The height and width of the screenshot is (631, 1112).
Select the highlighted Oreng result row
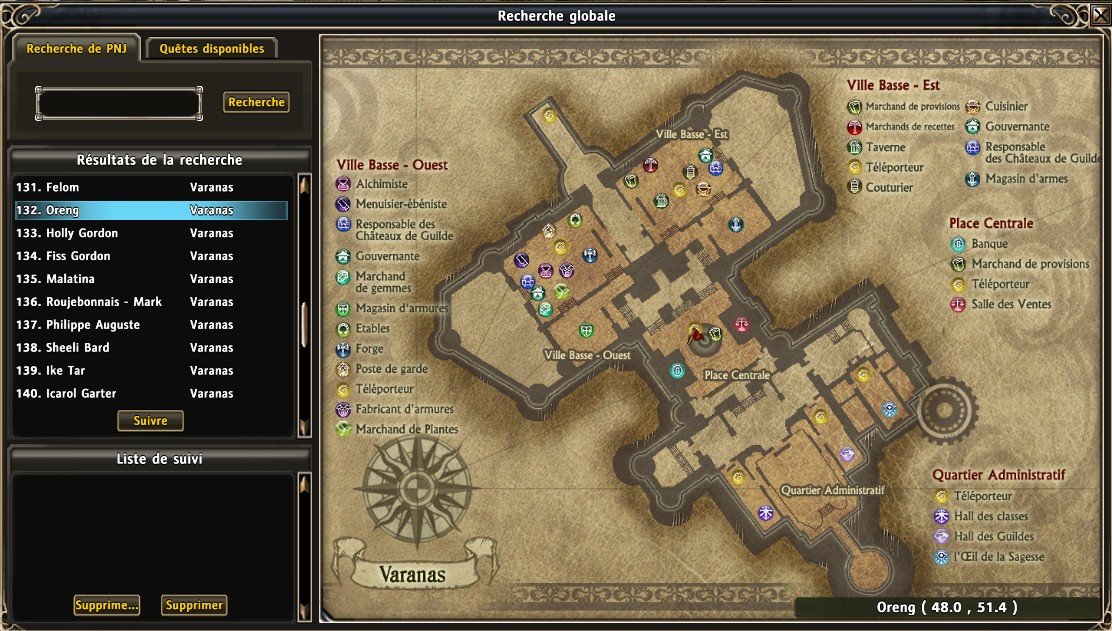(x=150, y=210)
